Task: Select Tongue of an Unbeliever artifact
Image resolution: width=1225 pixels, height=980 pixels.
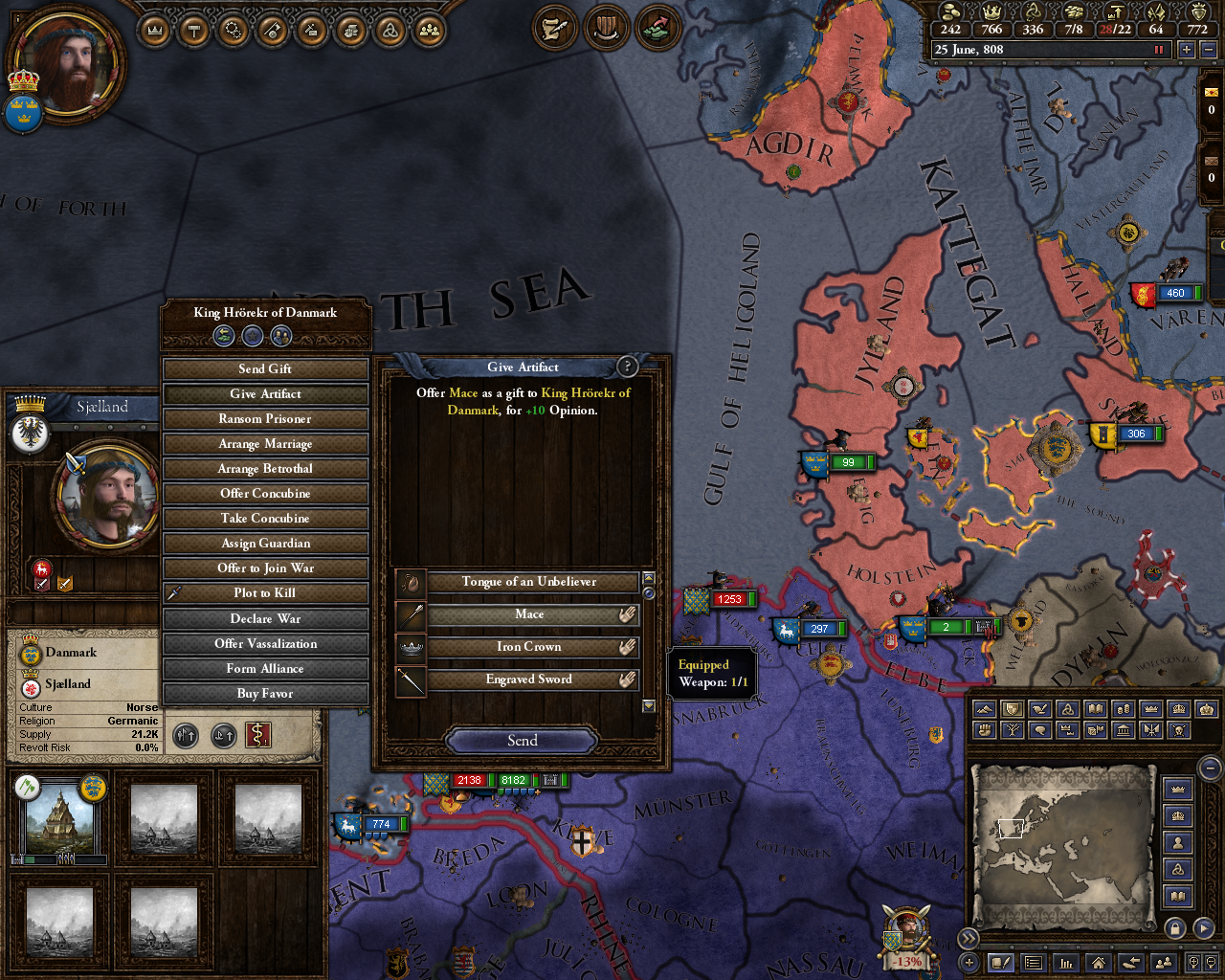Action: (x=528, y=582)
